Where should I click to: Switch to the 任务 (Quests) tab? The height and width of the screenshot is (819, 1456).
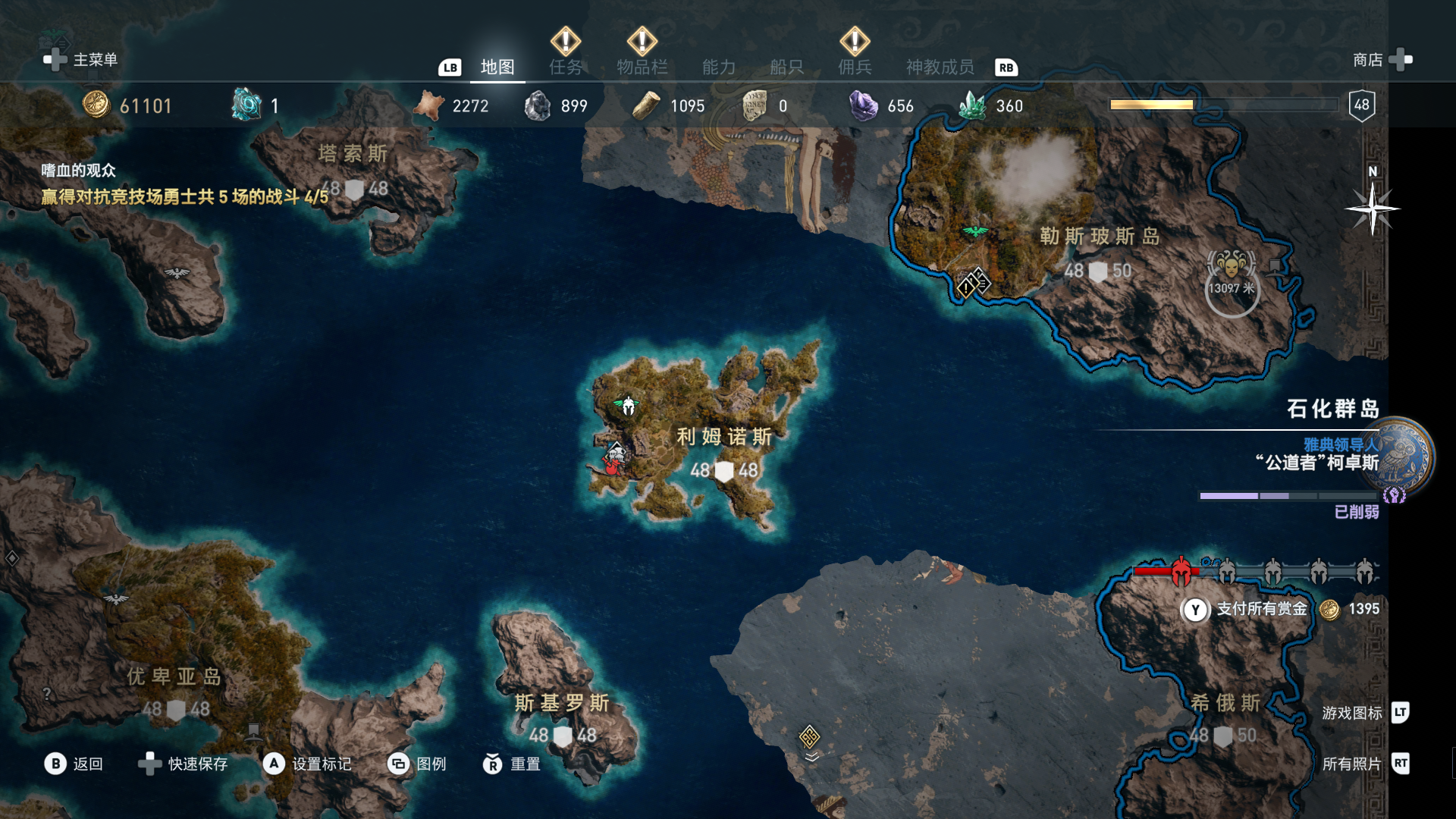(566, 67)
